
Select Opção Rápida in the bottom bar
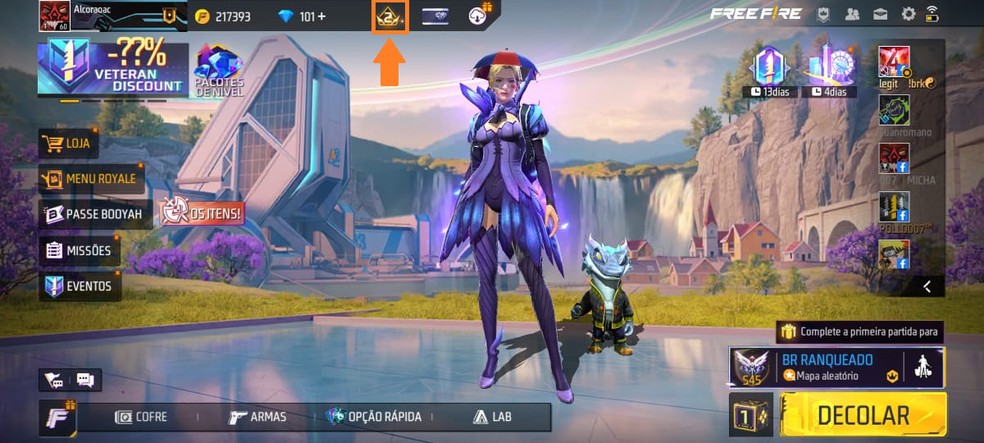click(x=374, y=417)
